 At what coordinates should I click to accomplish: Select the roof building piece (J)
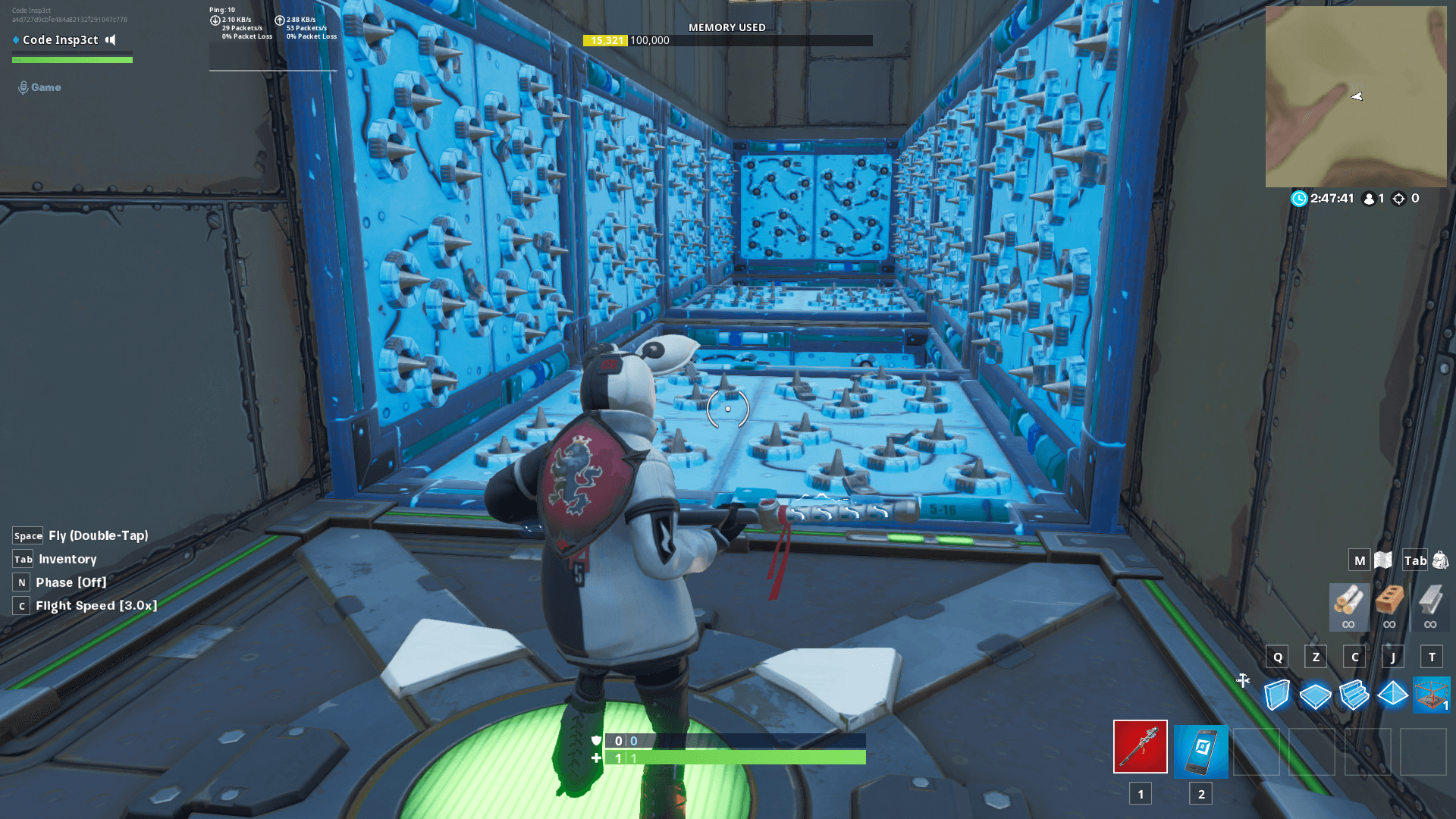1393,695
